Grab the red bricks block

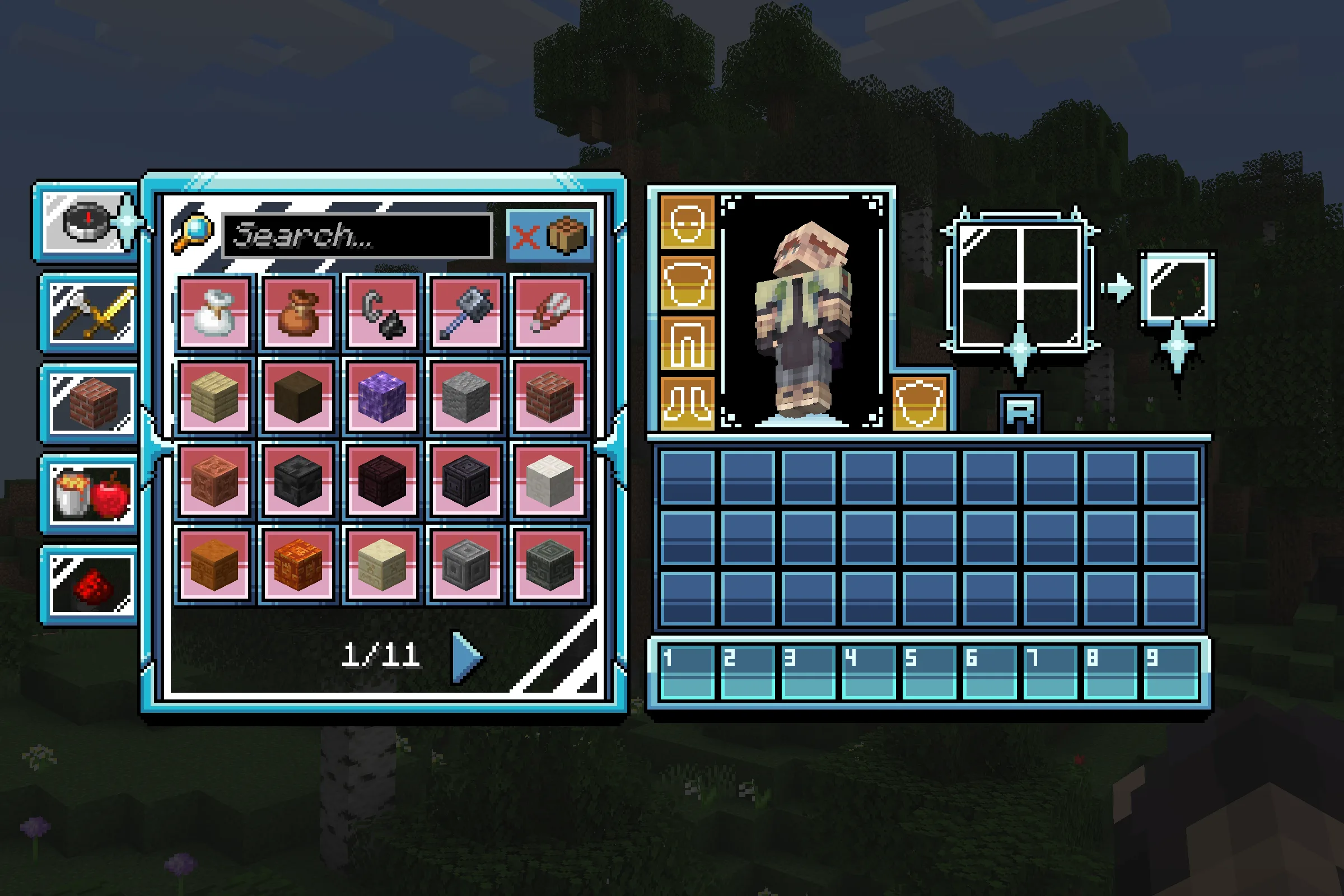(x=550, y=395)
